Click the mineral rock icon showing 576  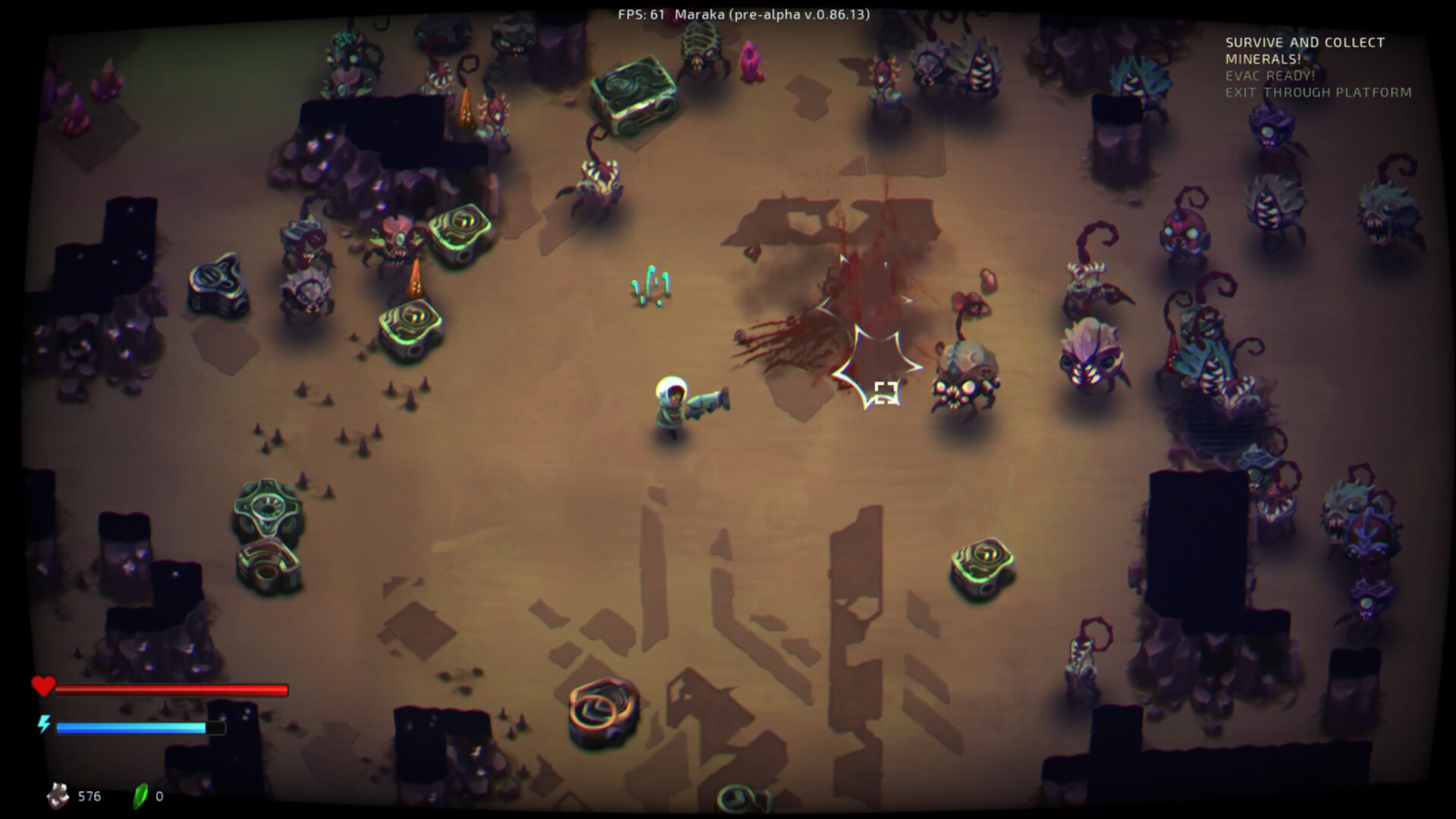57,795
